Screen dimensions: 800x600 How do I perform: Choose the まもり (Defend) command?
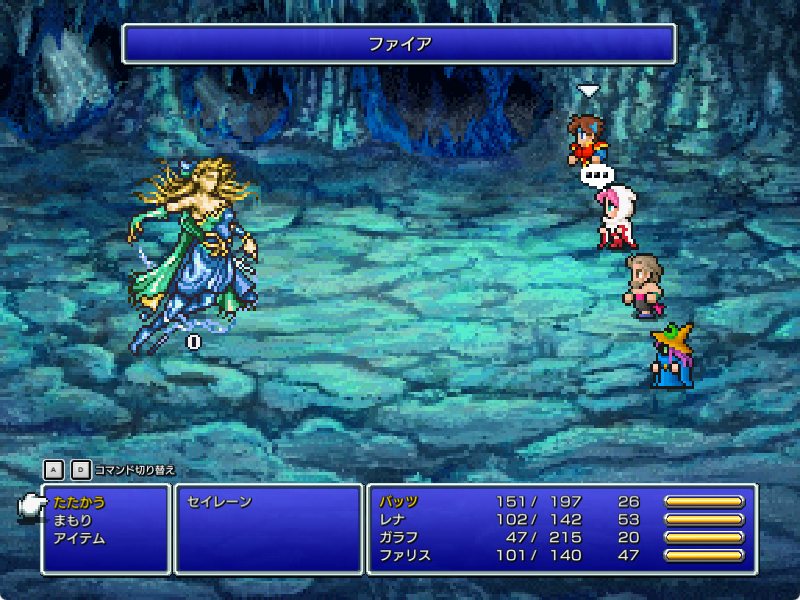coord(73,520)
